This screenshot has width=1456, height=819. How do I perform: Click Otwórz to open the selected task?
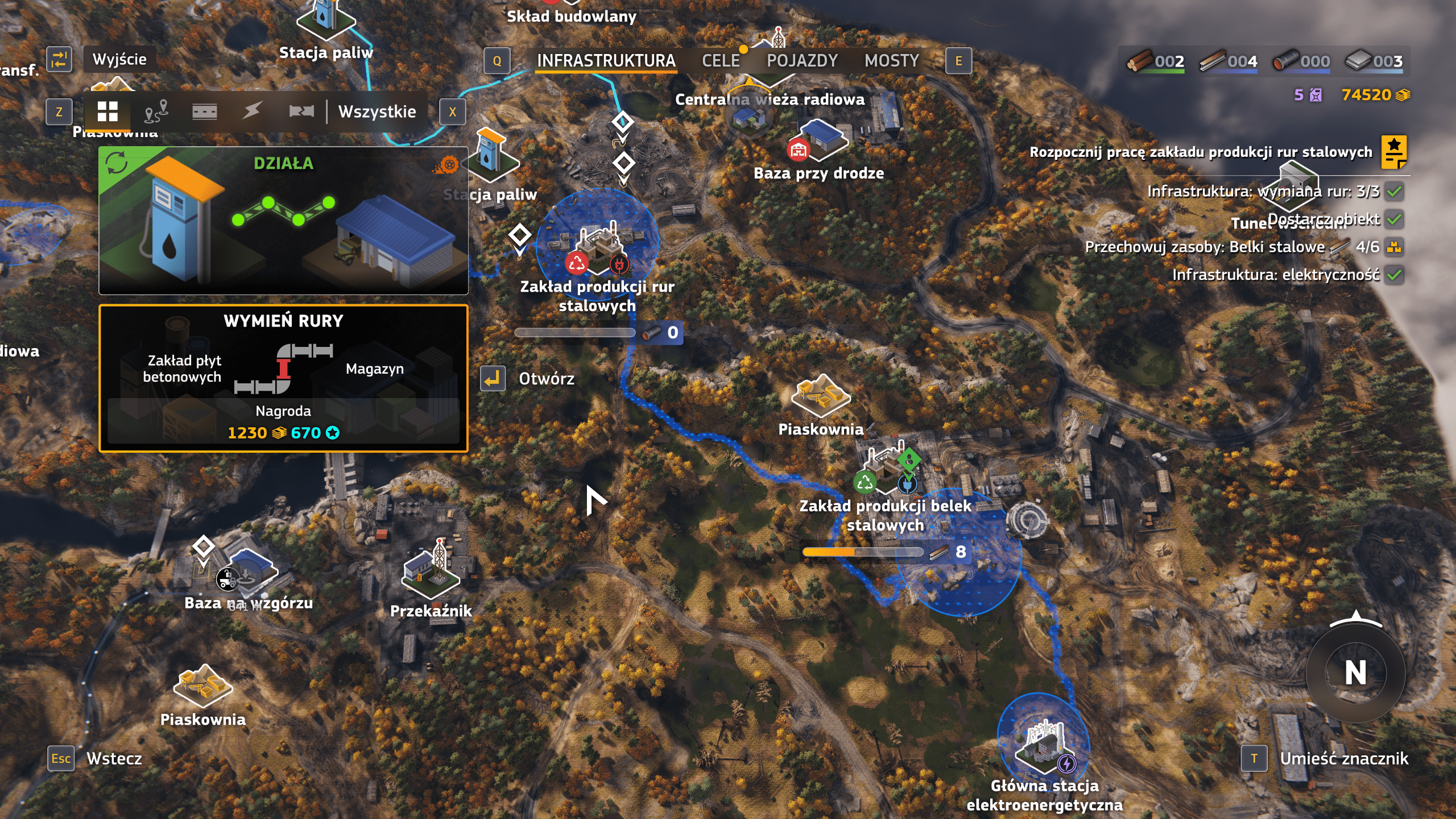tap(546, 379)
